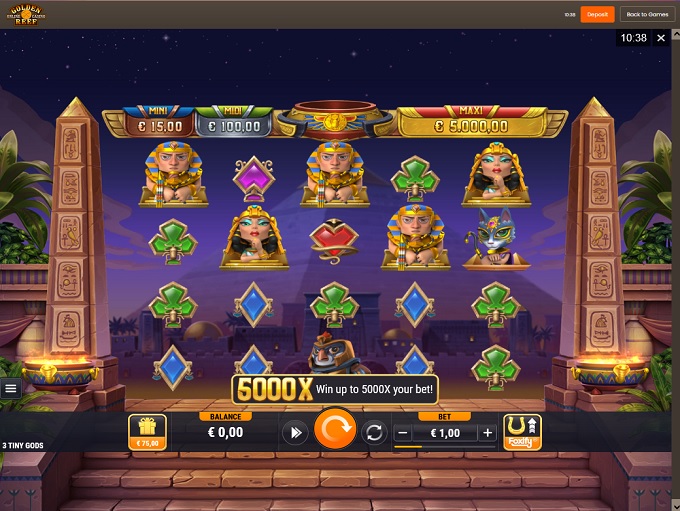Click the Foxify horseshoe button
680x511 pixels.
[522, 431]
